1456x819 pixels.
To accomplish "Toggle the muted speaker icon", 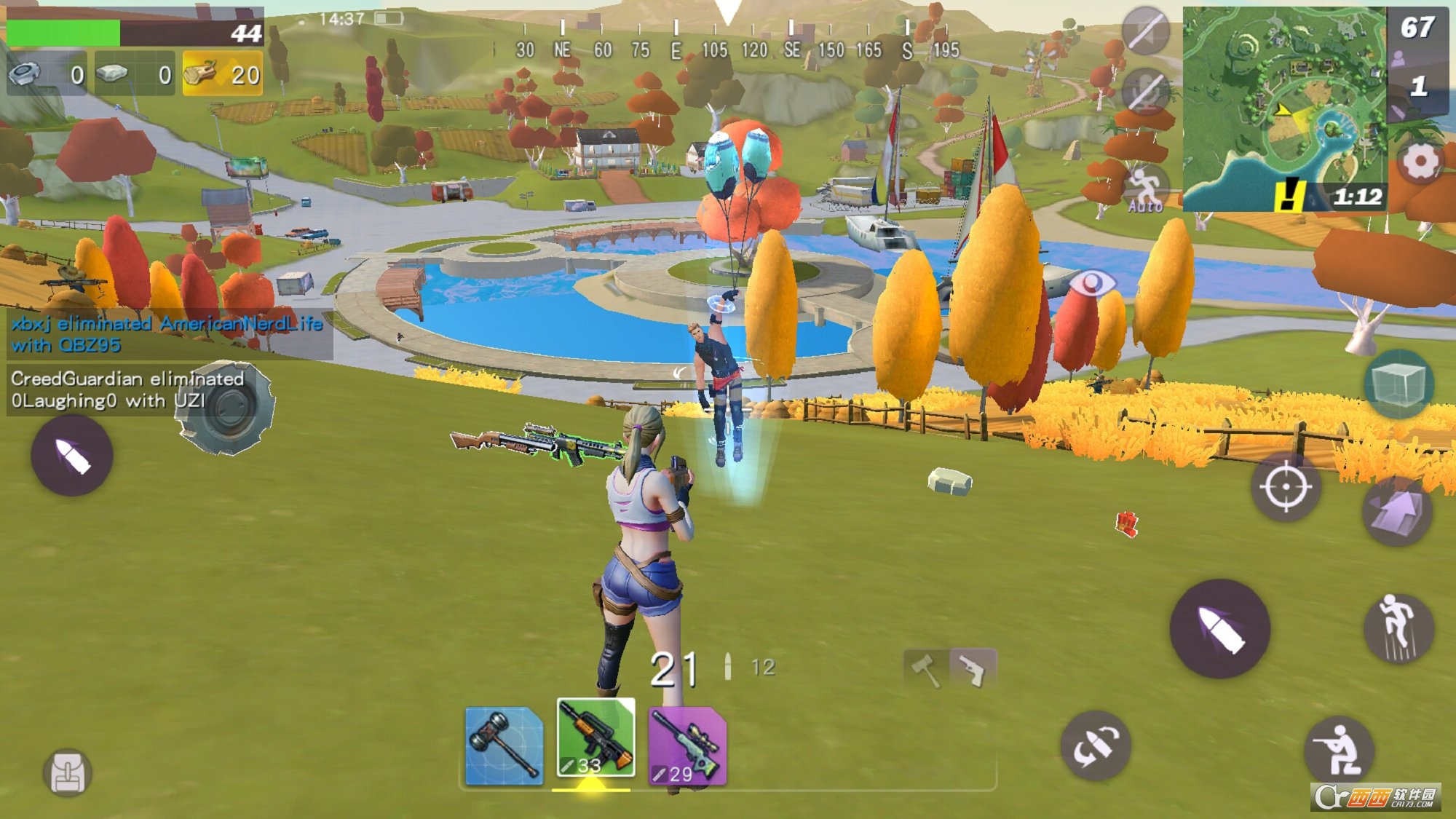I will [1145, 31].
